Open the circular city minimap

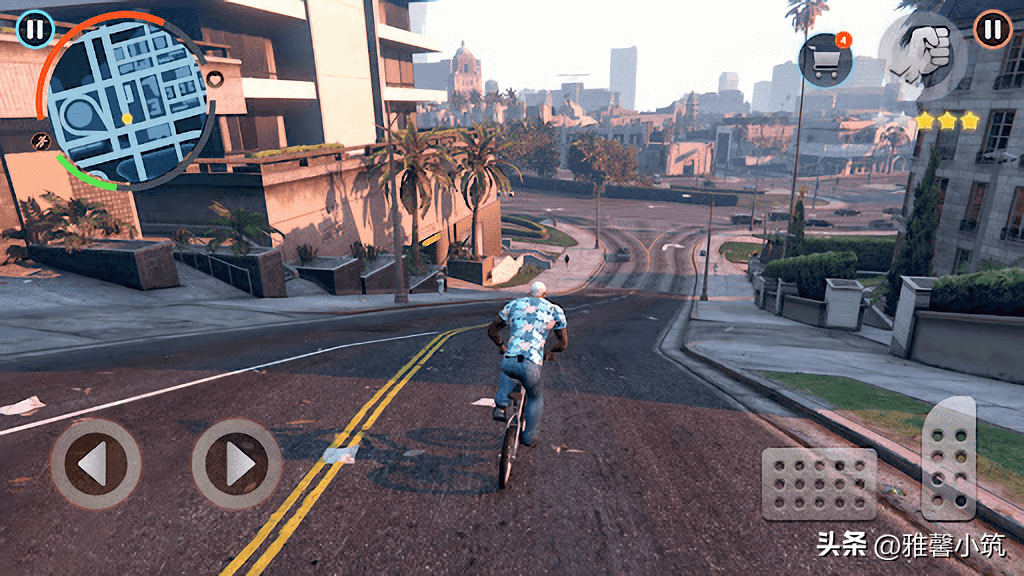(x=127, y=100)
